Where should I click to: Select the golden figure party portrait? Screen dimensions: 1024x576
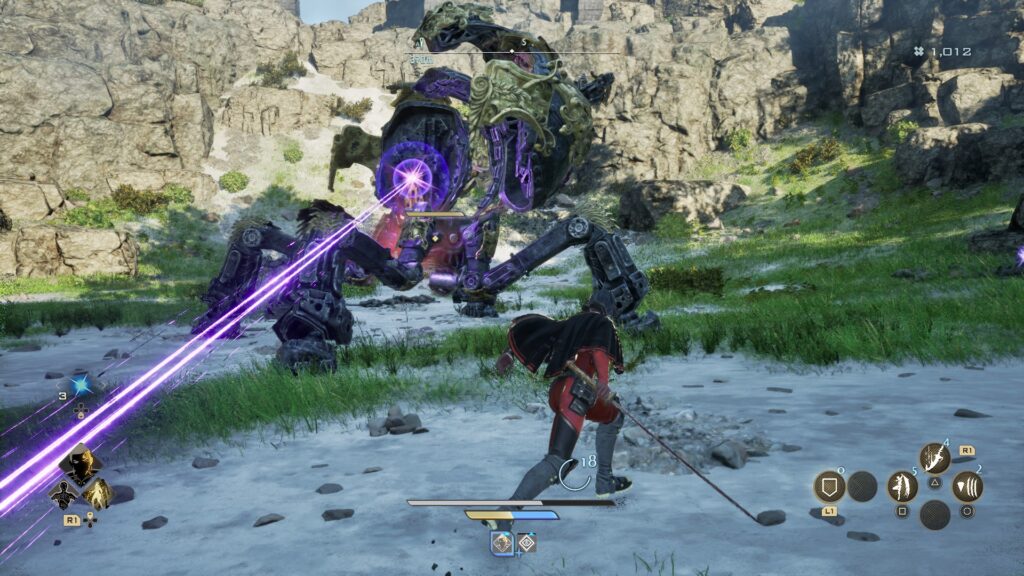click(97, 493)
